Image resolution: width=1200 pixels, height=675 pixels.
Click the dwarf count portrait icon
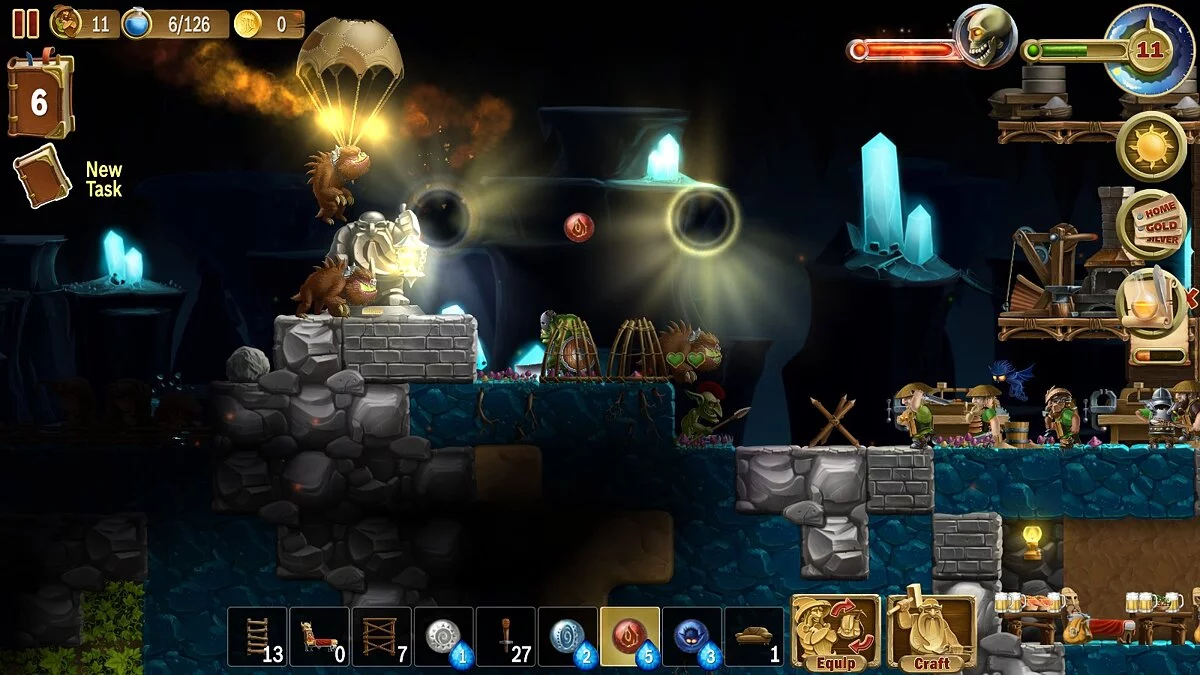click(x=67, y=22)
